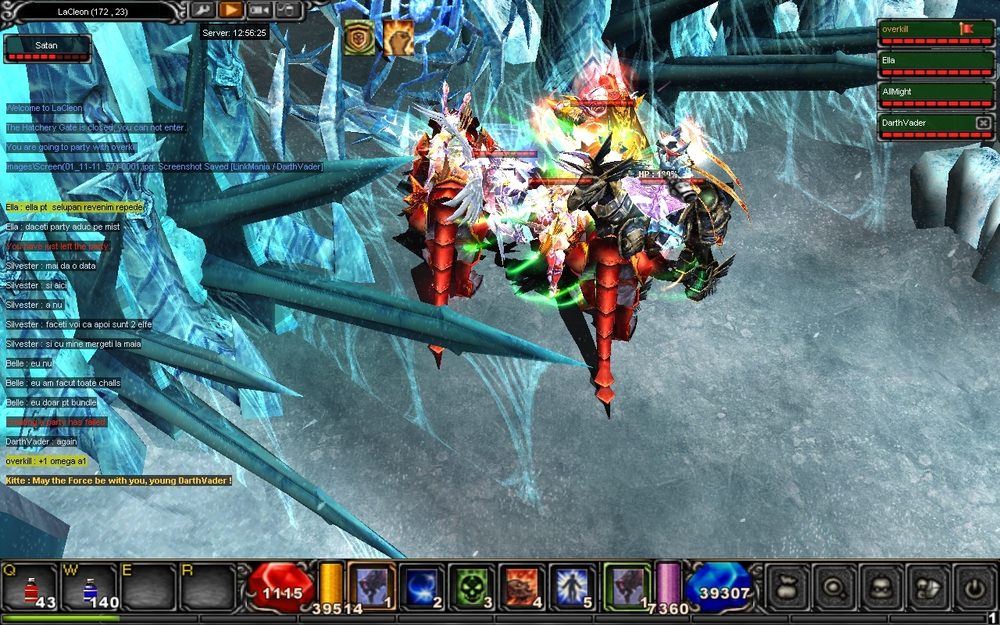Screen dimensions: 1000x625
Task: Click the power button on bottom bar
Action: tap(973, 588)
